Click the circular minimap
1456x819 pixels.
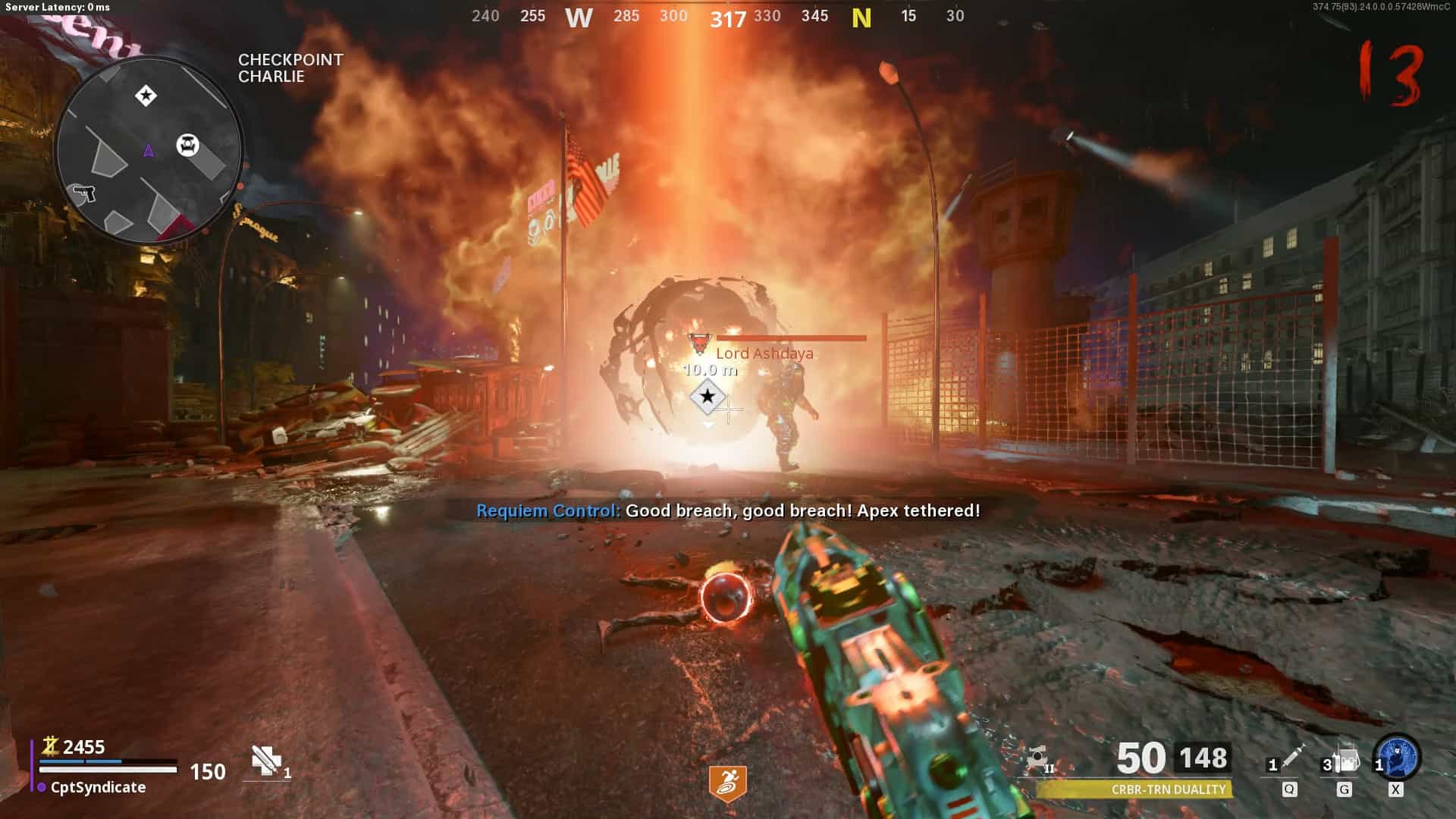point(149,149)
